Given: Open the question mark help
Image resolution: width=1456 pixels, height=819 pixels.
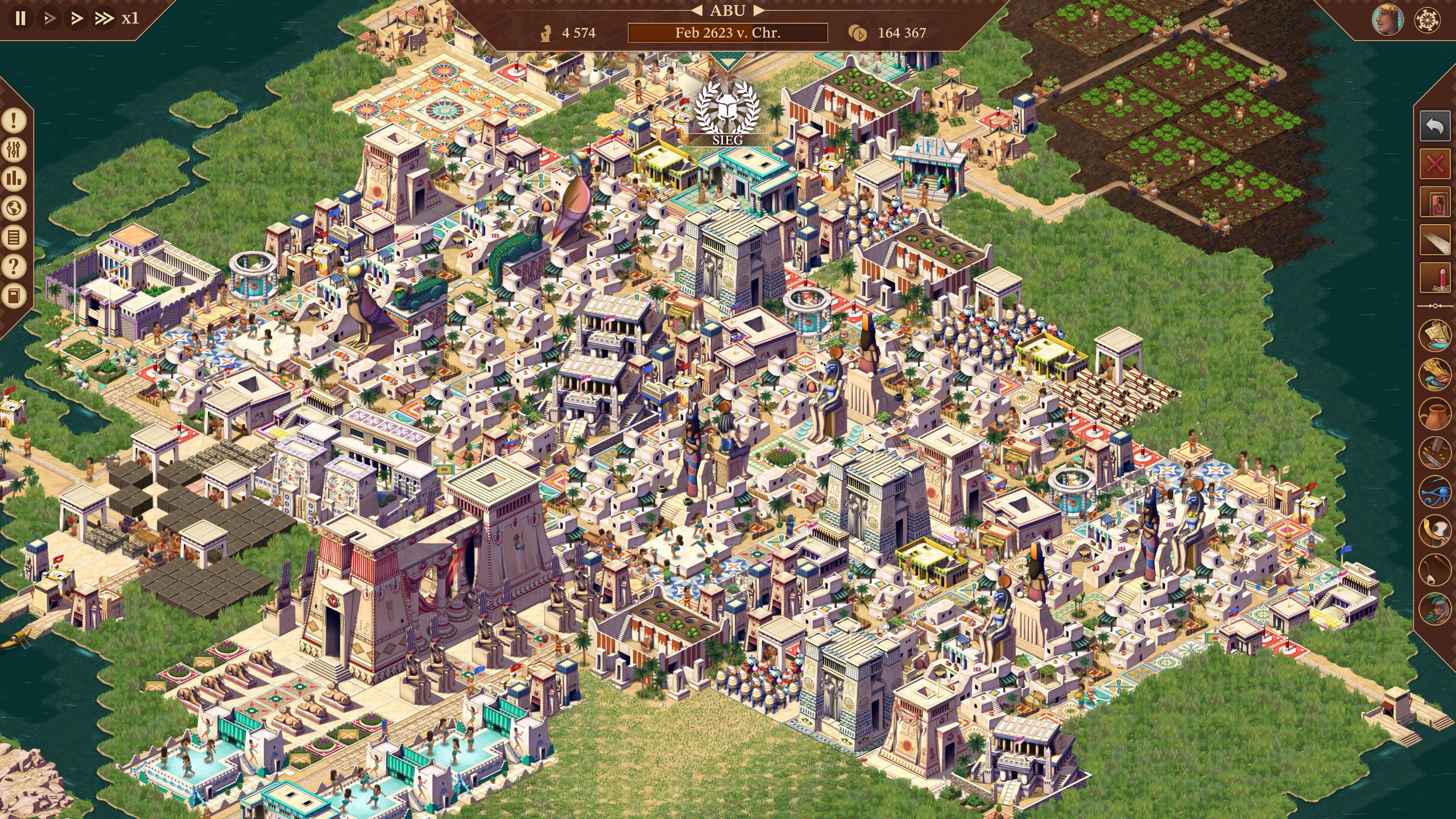Looking at the screenshot, I should point(14,266).
